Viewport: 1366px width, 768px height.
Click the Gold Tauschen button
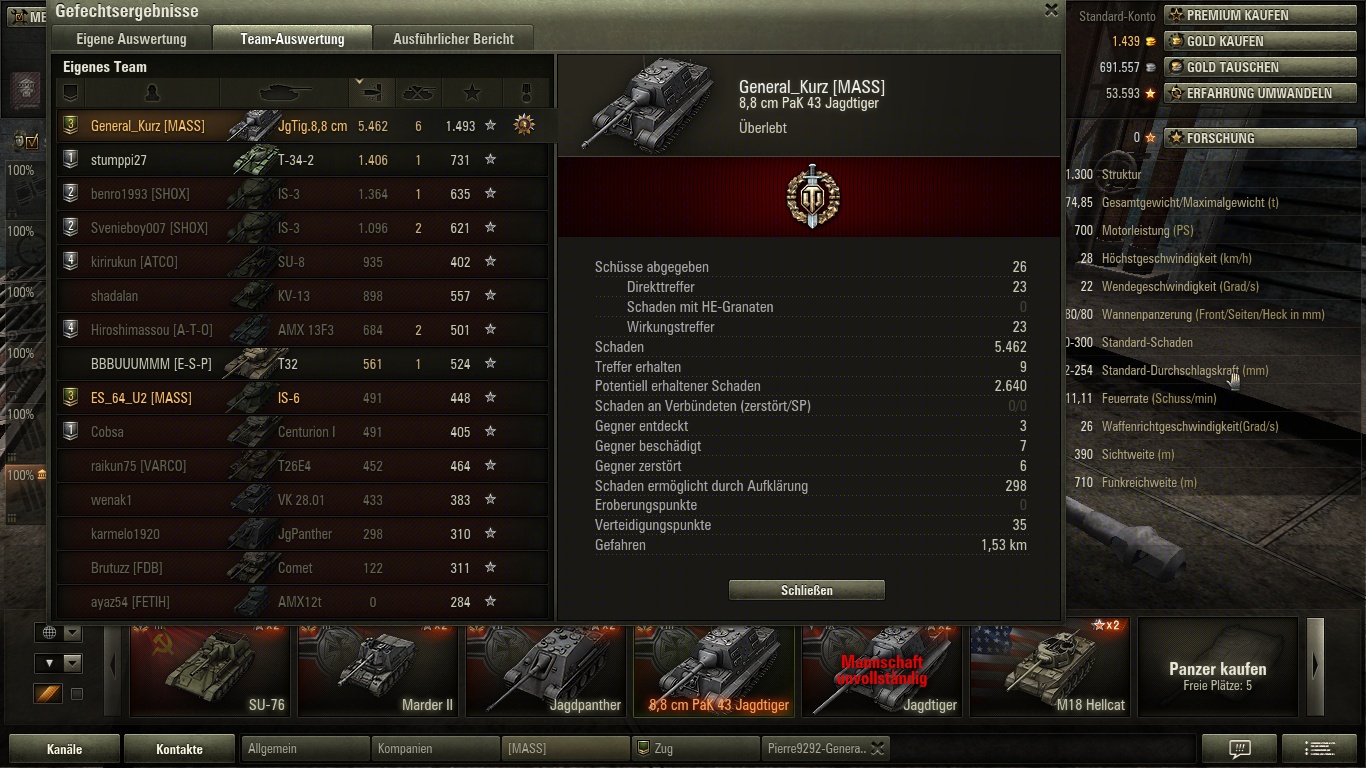(1232, 67)
